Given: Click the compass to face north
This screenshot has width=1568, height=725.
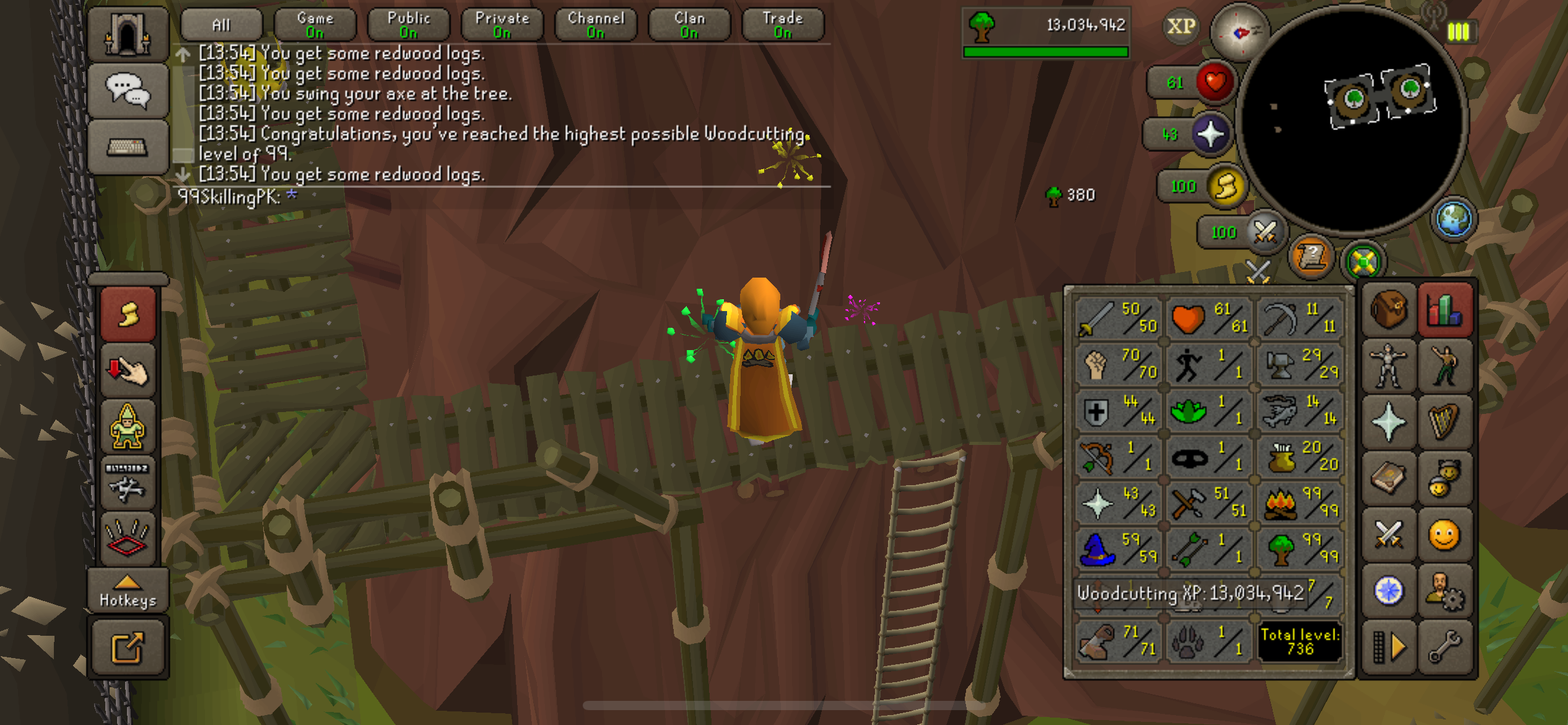Looking at the screenshot, I should tap(1239, 32).
